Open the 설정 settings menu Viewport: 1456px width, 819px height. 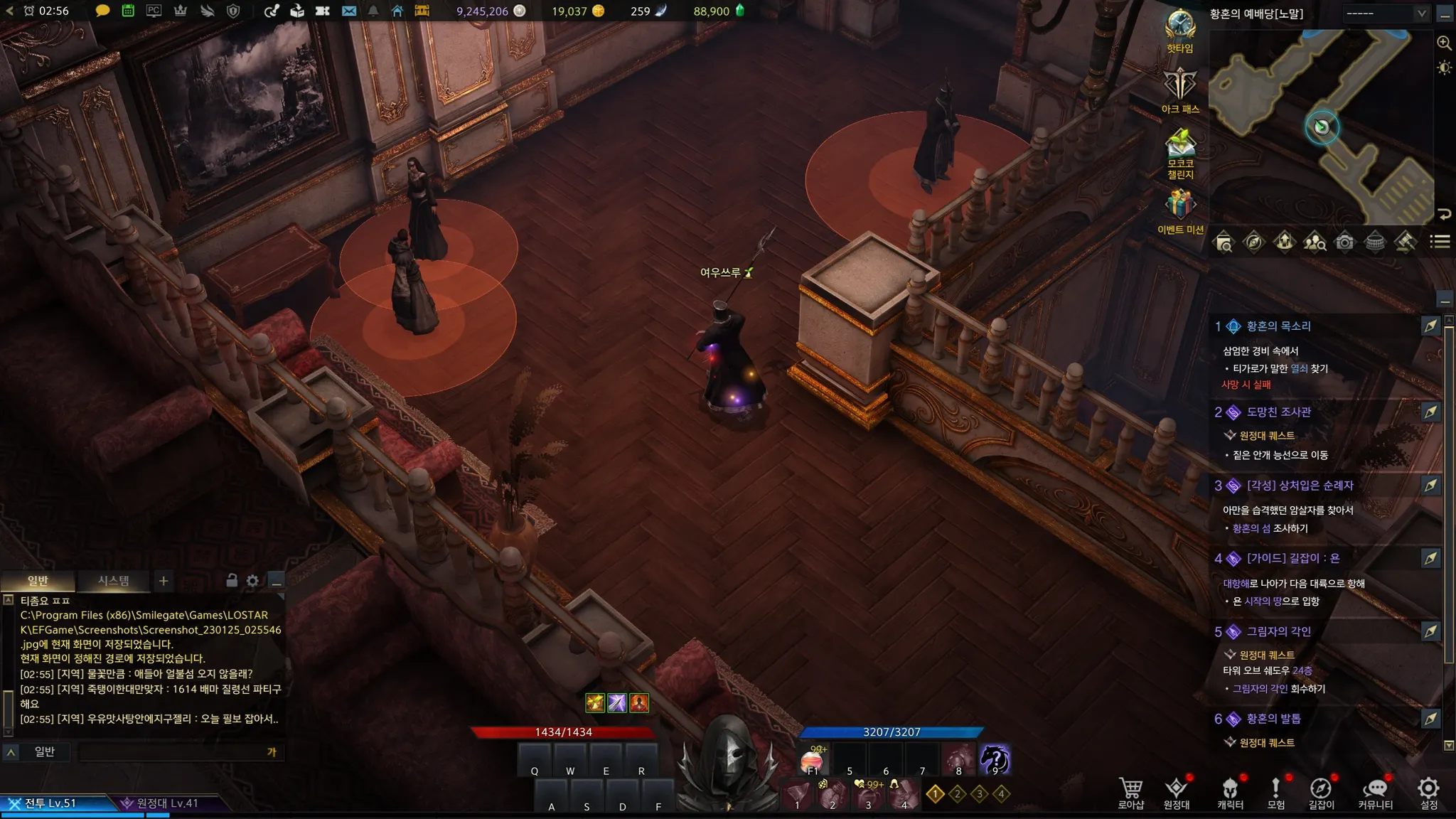pos(1428,791)
